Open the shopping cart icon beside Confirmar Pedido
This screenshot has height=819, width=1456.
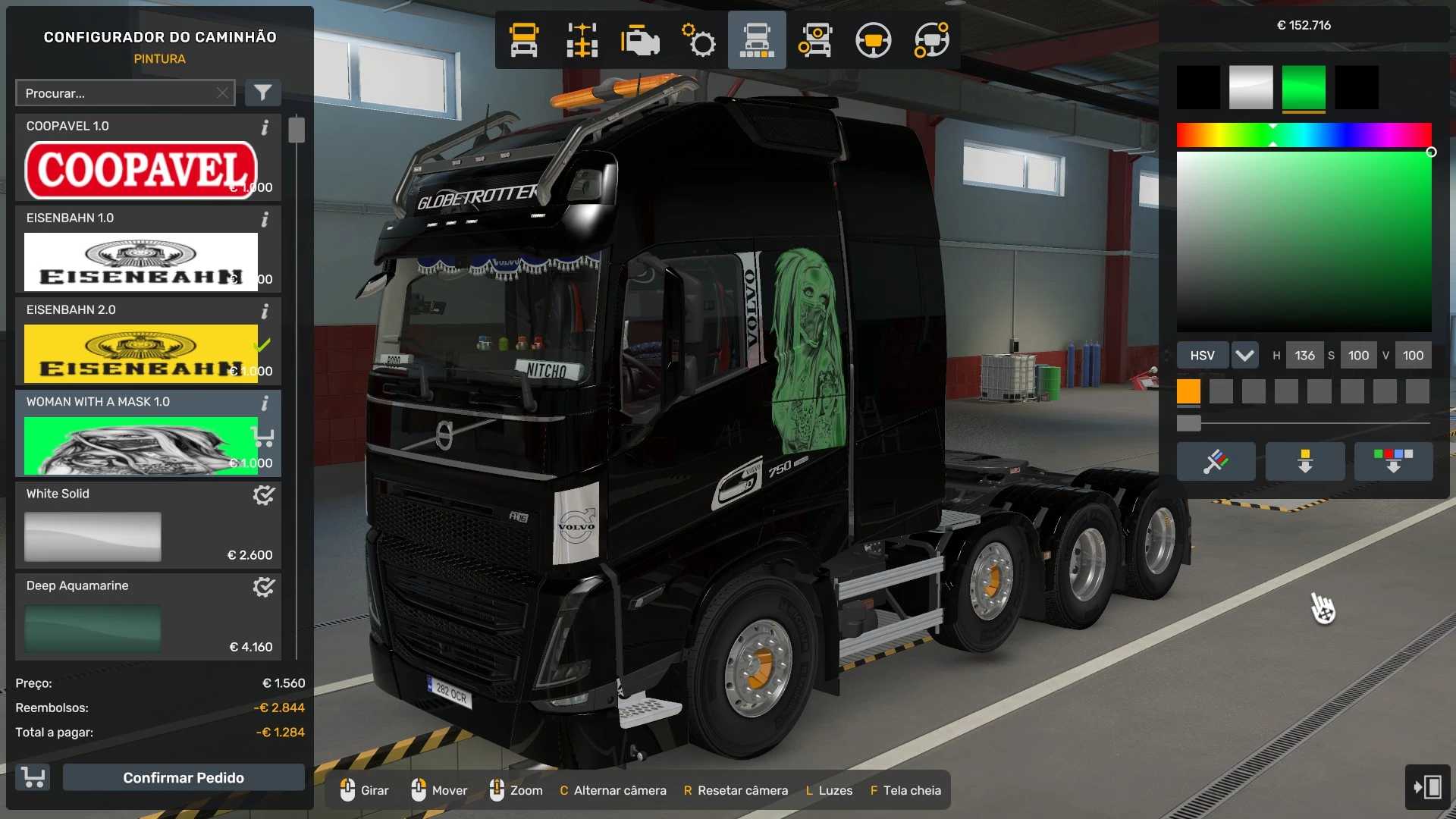33,777
